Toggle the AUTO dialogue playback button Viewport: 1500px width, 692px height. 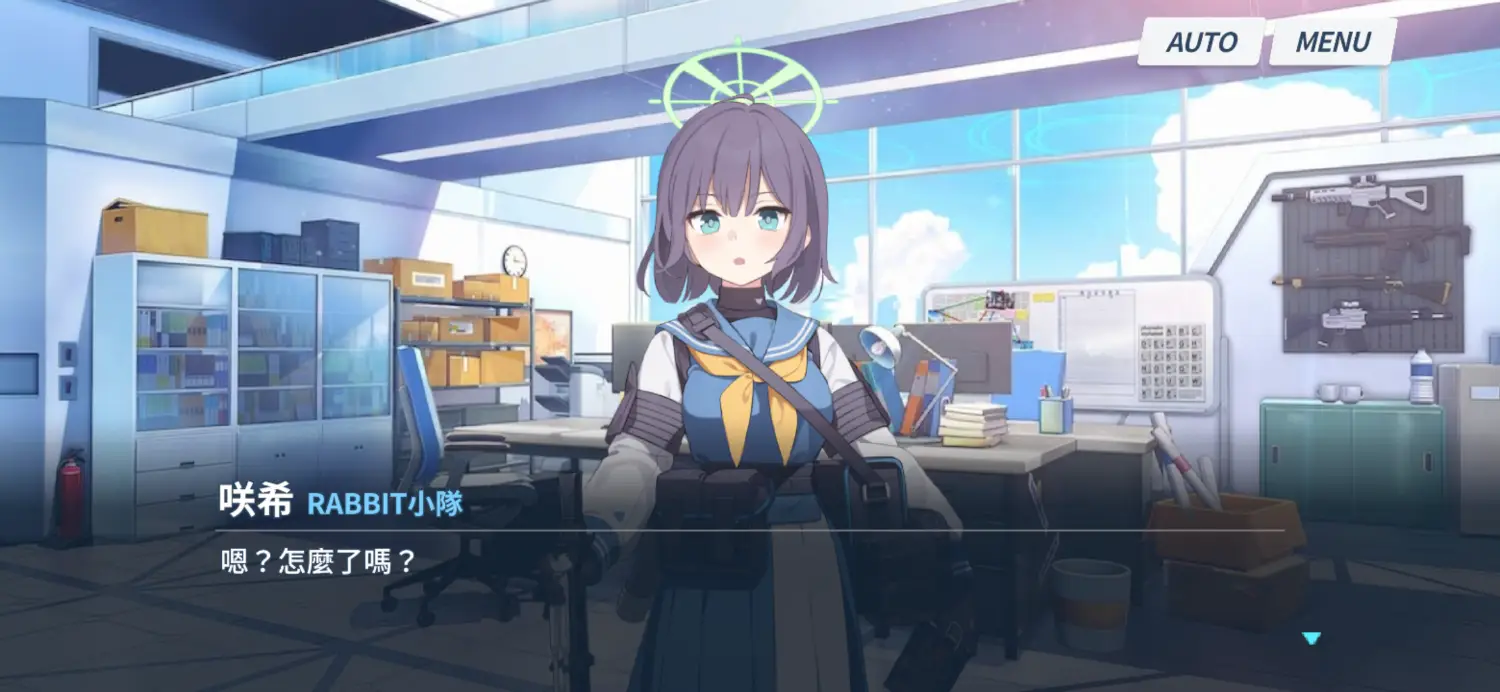[1201, 42]
